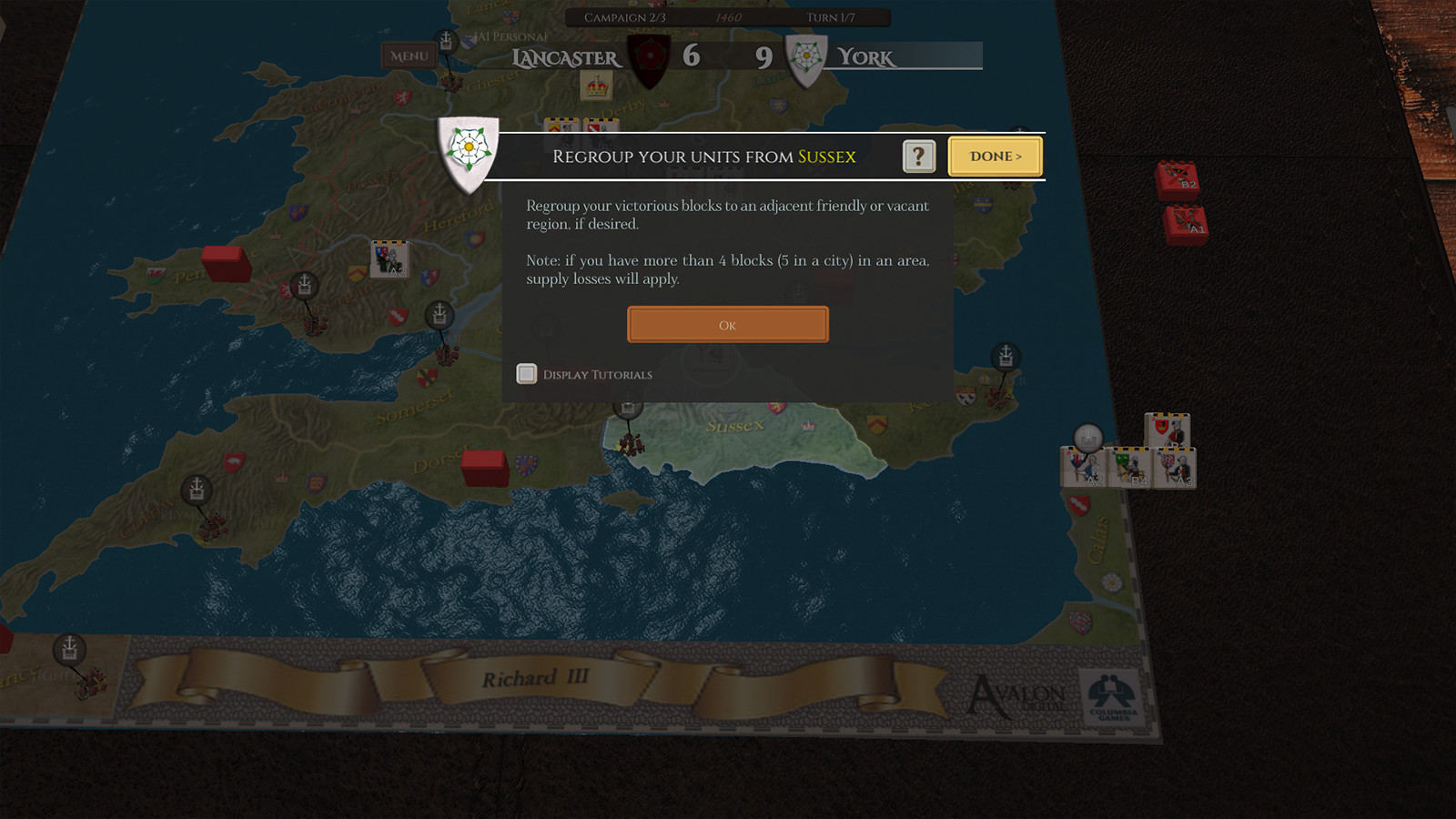Select the A3 block near Calais
Viewport: 1456px width, 819px height.
tap(1177, 469)
